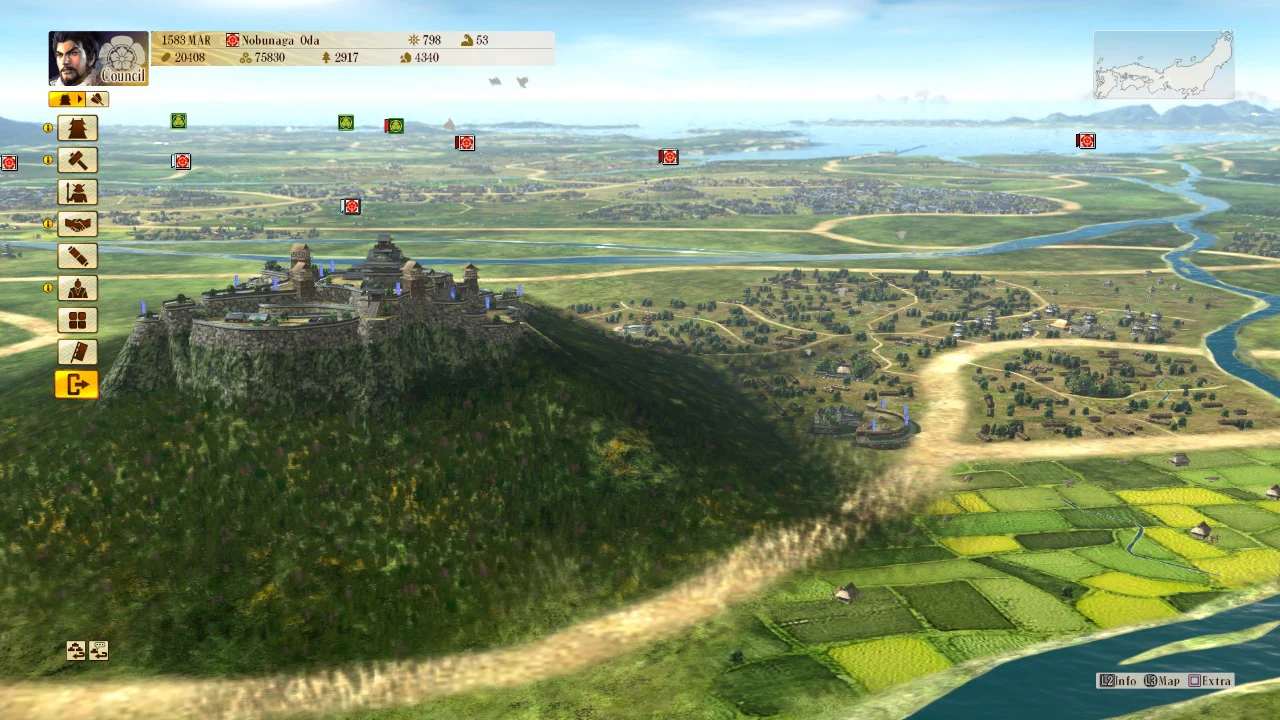This screenshot has width=1280, height=720.
Task: Open Map from the bottom-right bar
Action: coord(1163,681)
